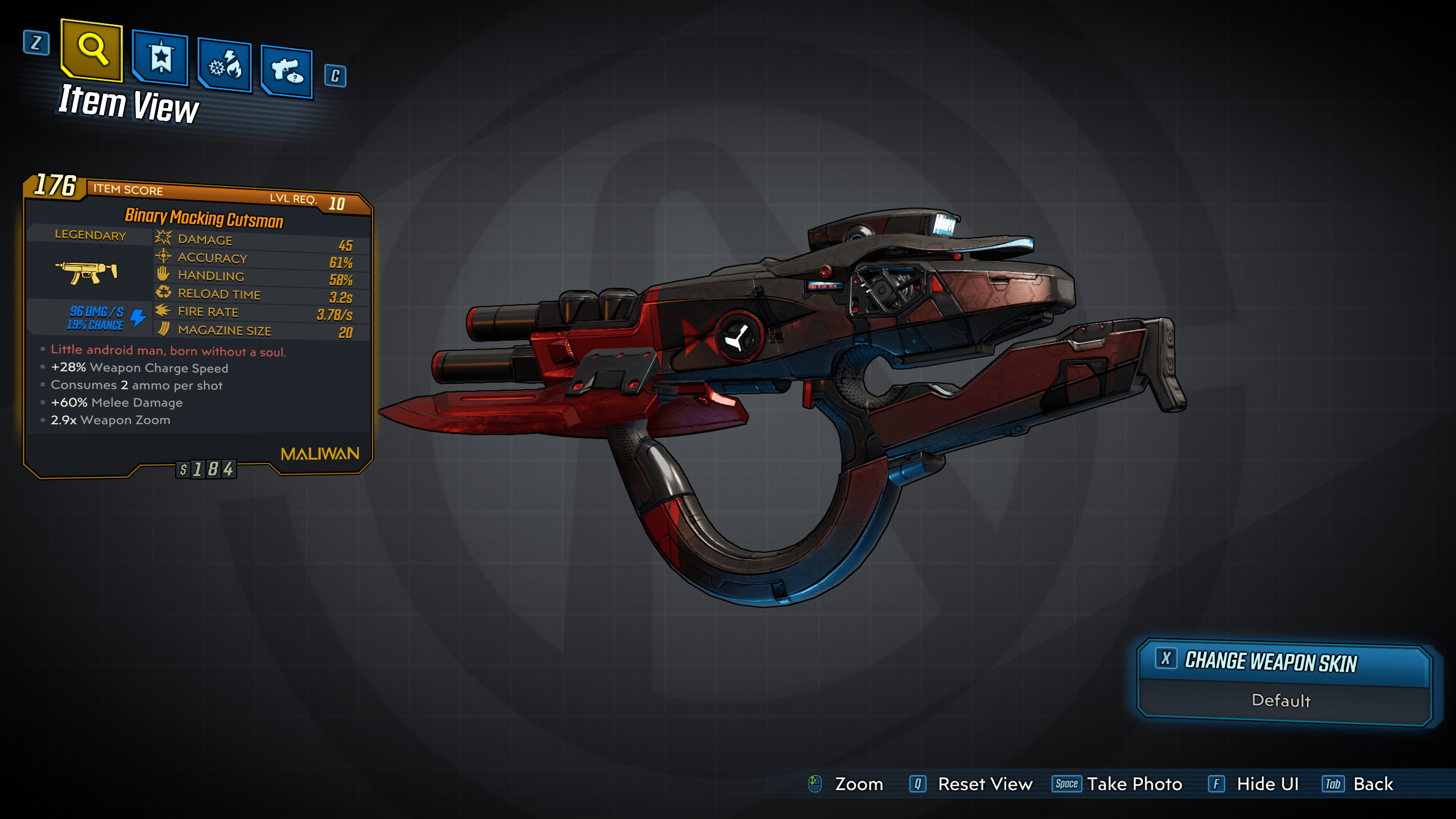This screenshot has width=1456, height=819.
Task: Click the Accuracy crosshair icon
Action: 162,257
